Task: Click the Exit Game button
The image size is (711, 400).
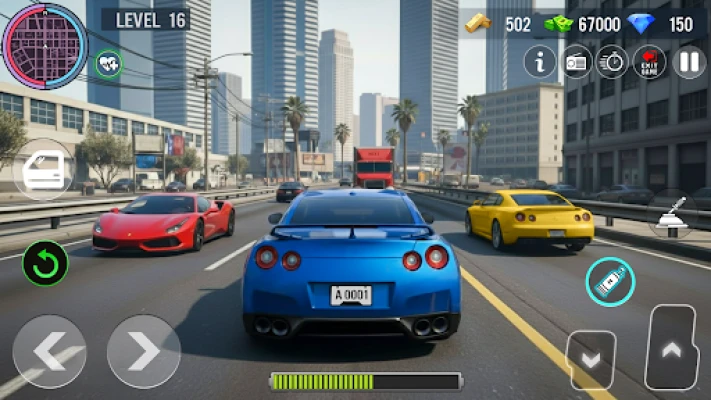Action: click(x=650, y=62)
